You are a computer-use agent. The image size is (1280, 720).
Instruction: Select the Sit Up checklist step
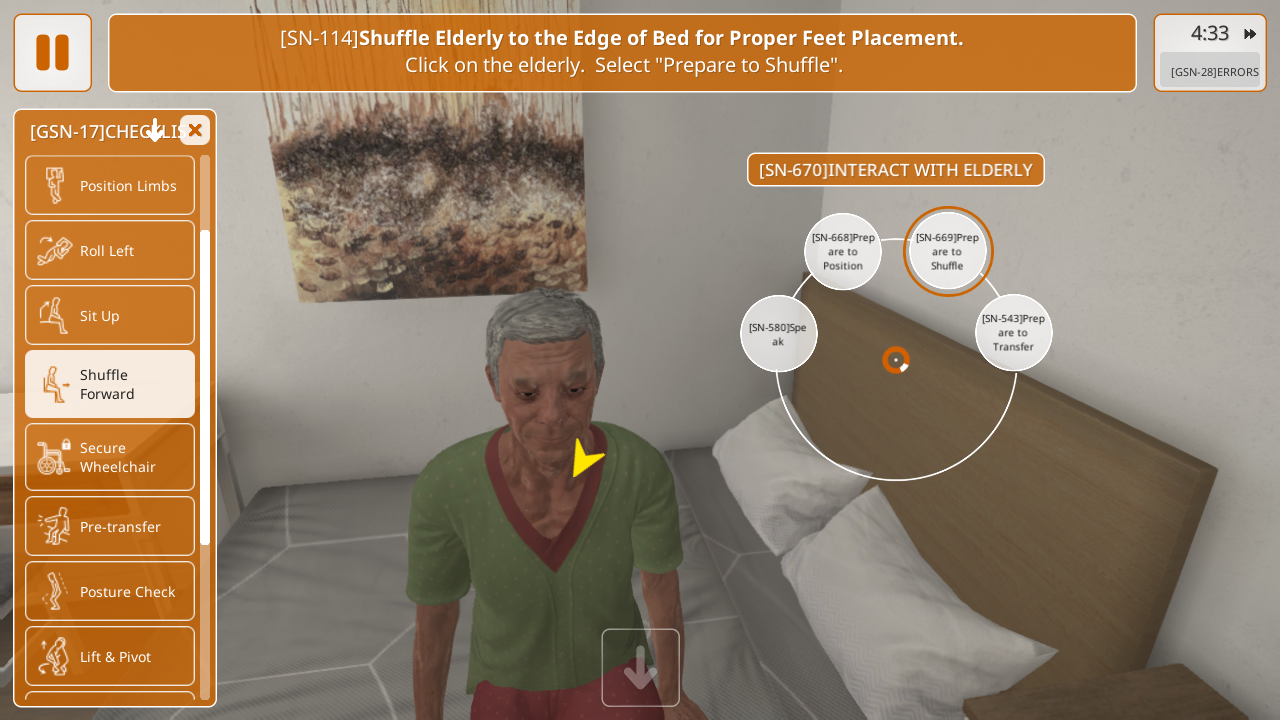(x=110, y=315)
